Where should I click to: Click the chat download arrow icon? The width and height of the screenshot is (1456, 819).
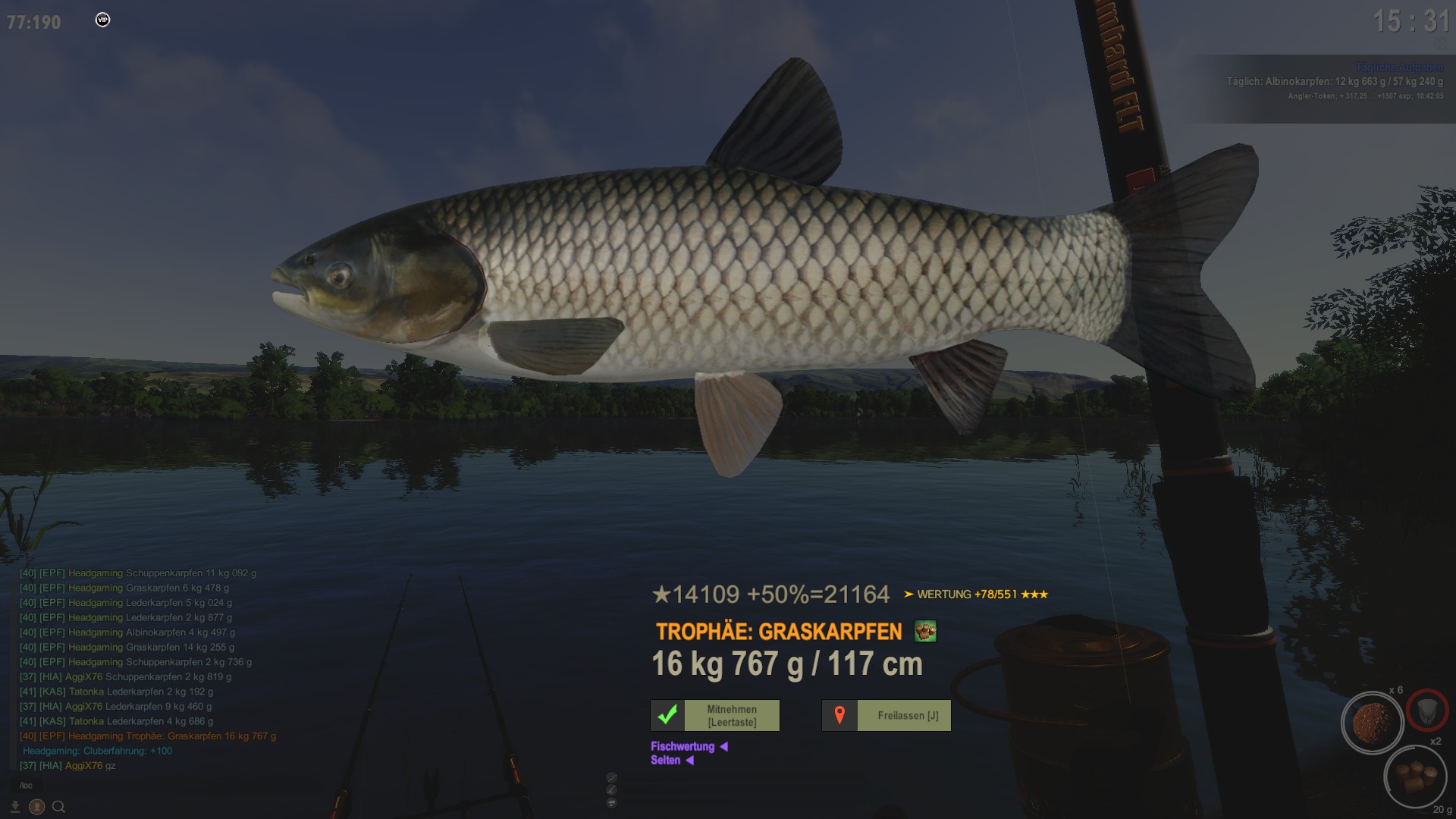pyautogui.click(x=14, y=807)
